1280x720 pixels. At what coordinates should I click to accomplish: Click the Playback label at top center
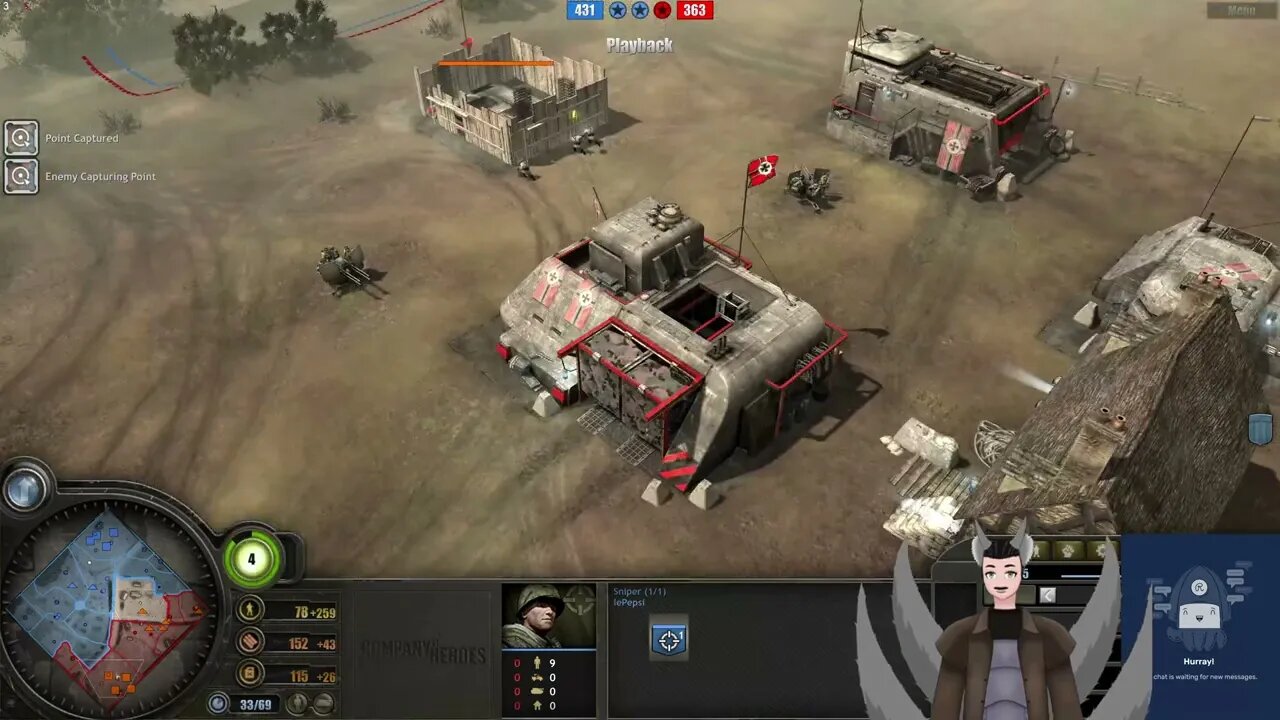[x=640, y=44]
